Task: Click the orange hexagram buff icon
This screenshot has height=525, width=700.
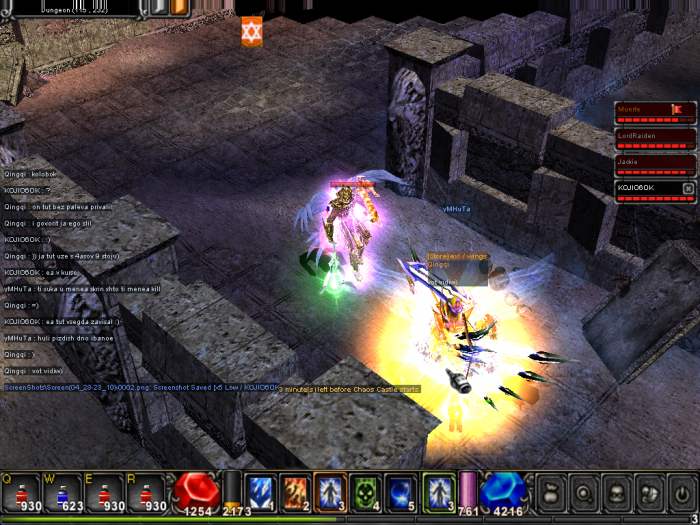Action: [251, 30]
